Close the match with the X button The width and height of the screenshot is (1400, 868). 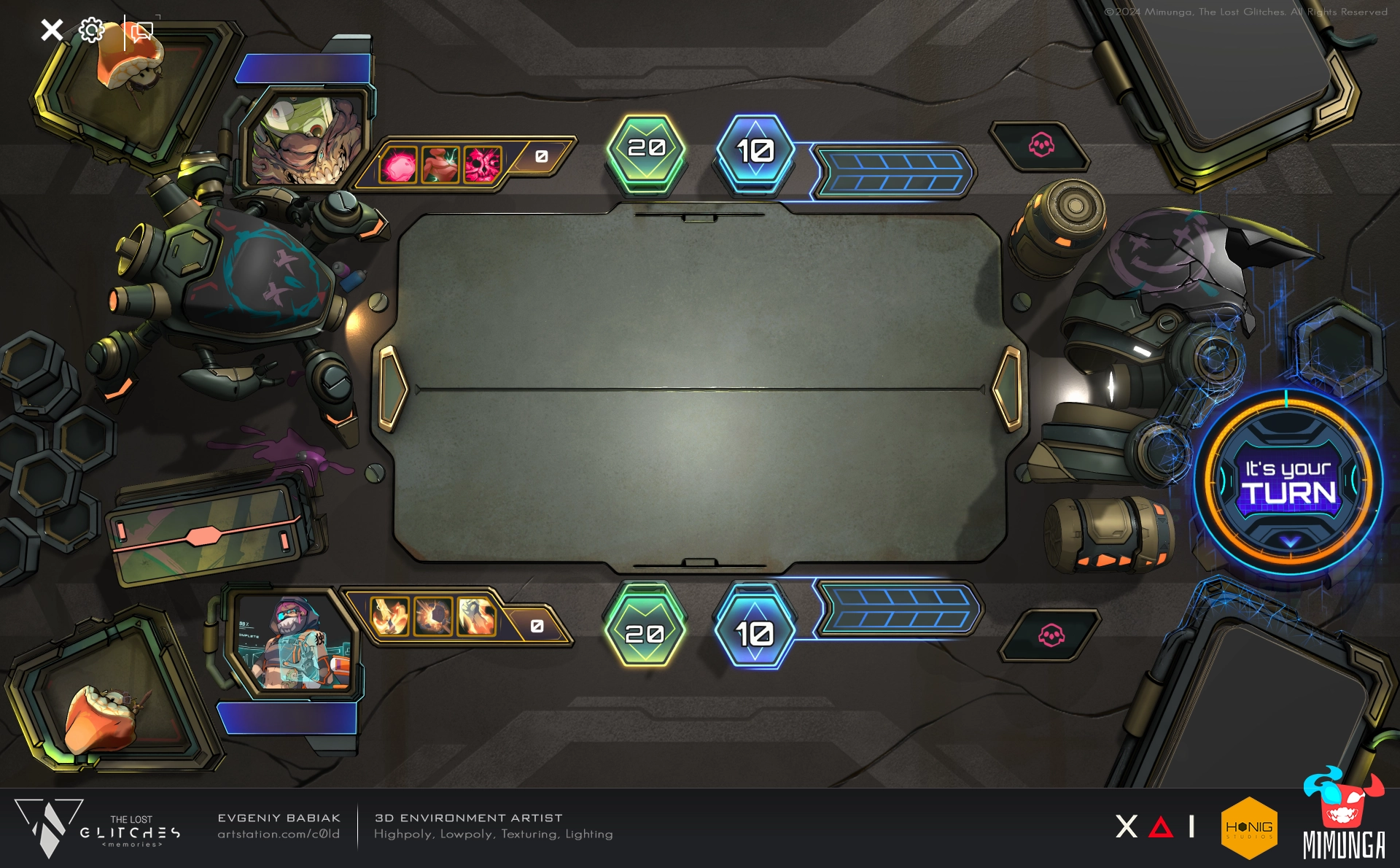pyautogui.click(x=52, y=31)
